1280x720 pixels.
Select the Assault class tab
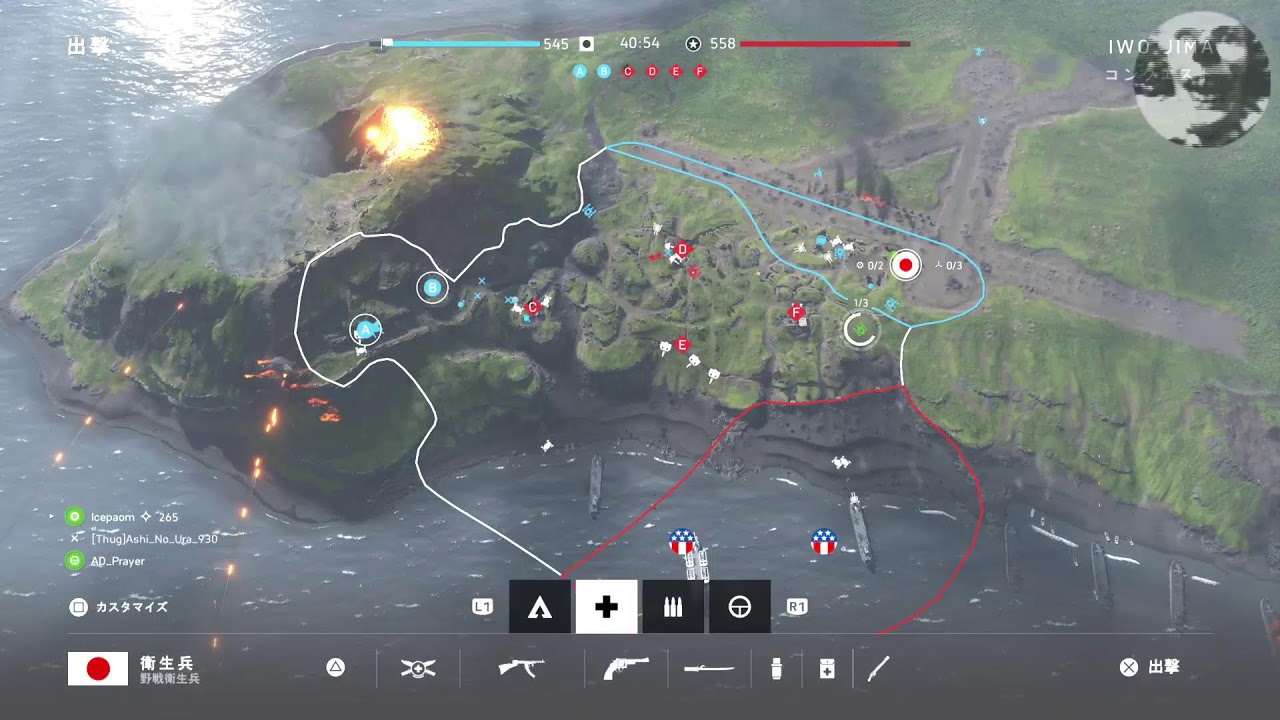(540, 607)
